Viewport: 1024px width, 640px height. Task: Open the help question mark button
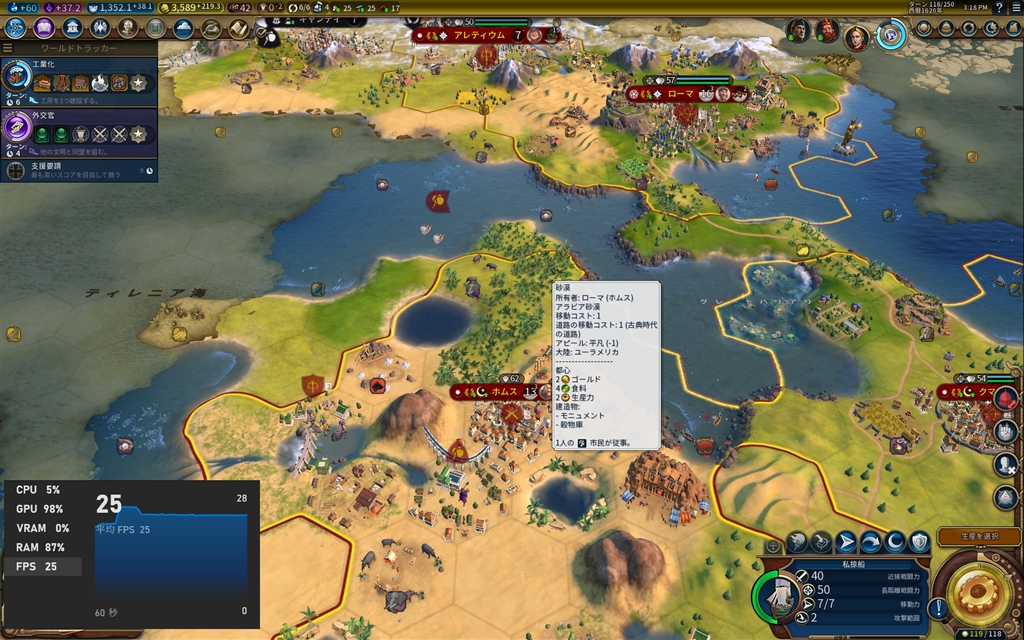coord(999,8)
